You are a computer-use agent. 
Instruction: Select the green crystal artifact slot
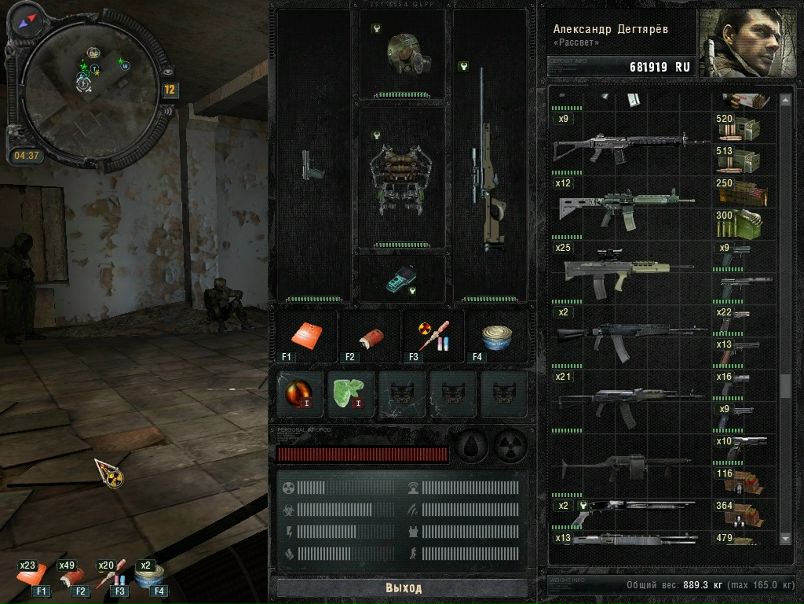point(351,393)
